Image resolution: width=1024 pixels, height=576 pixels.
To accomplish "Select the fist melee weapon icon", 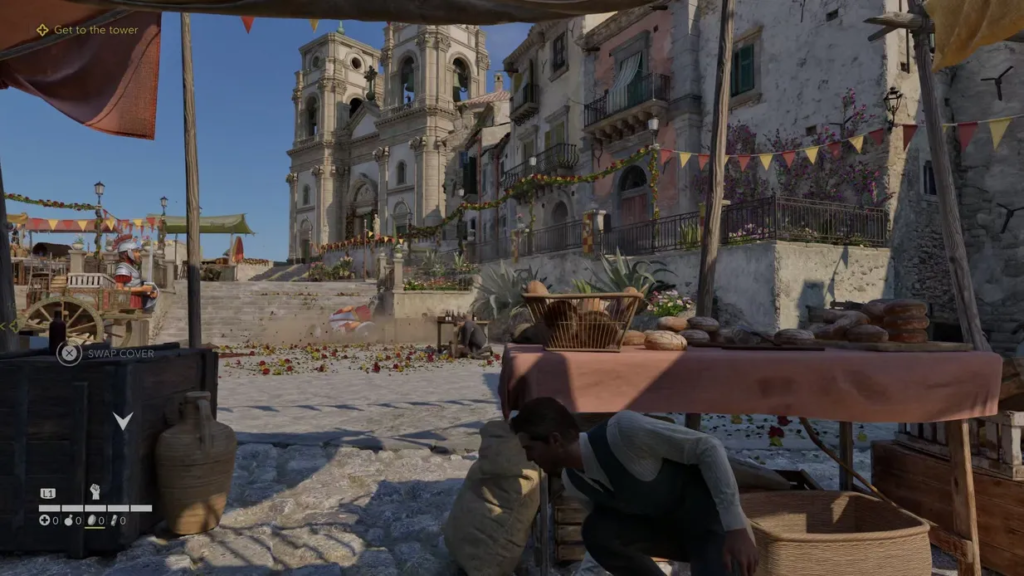I will [95, 492].
